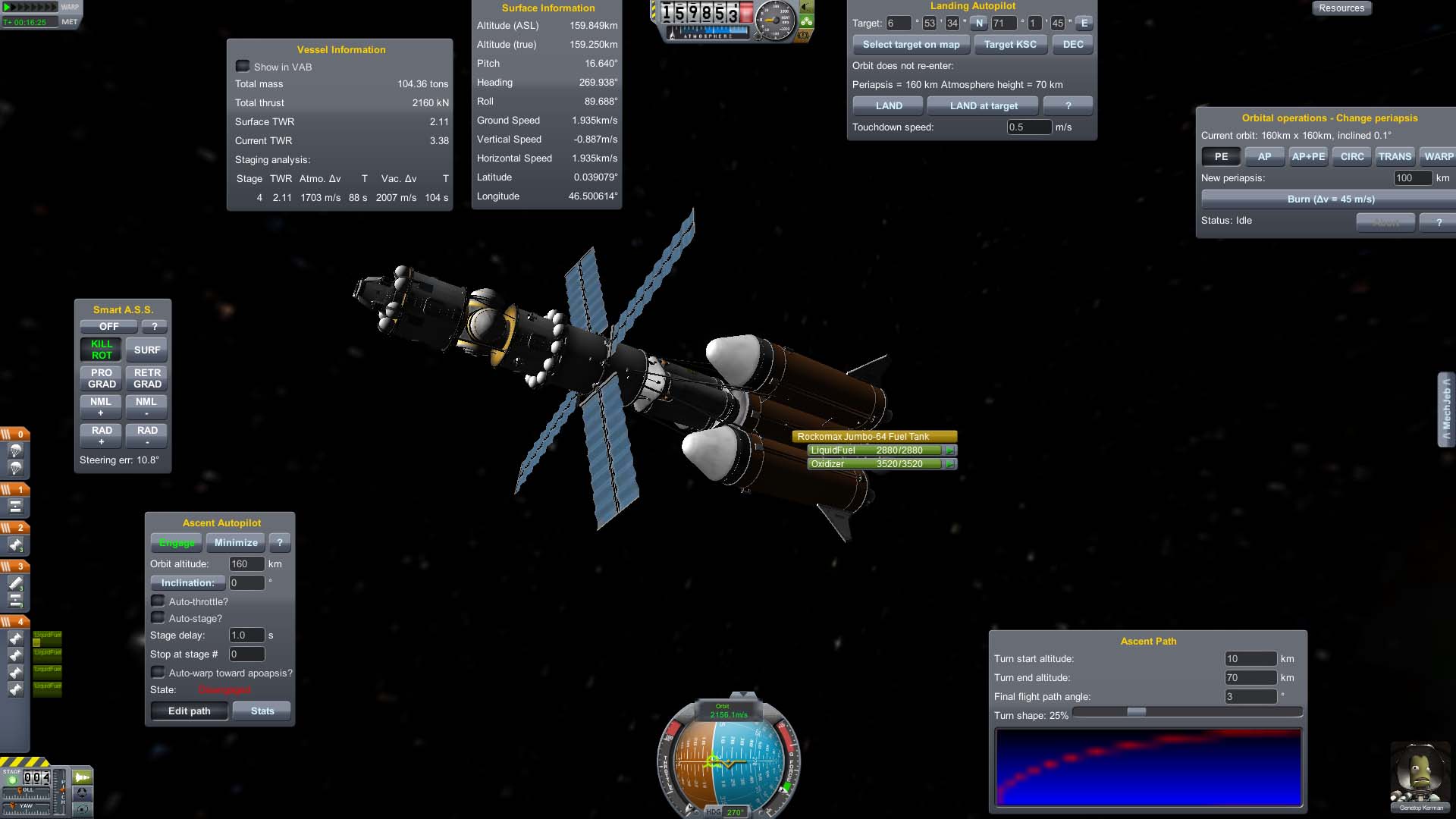Screen dimensions: 1456x819
Task: Select the CIRC orbital operation
Action: pyautogui.click(x=1352, y=156)
